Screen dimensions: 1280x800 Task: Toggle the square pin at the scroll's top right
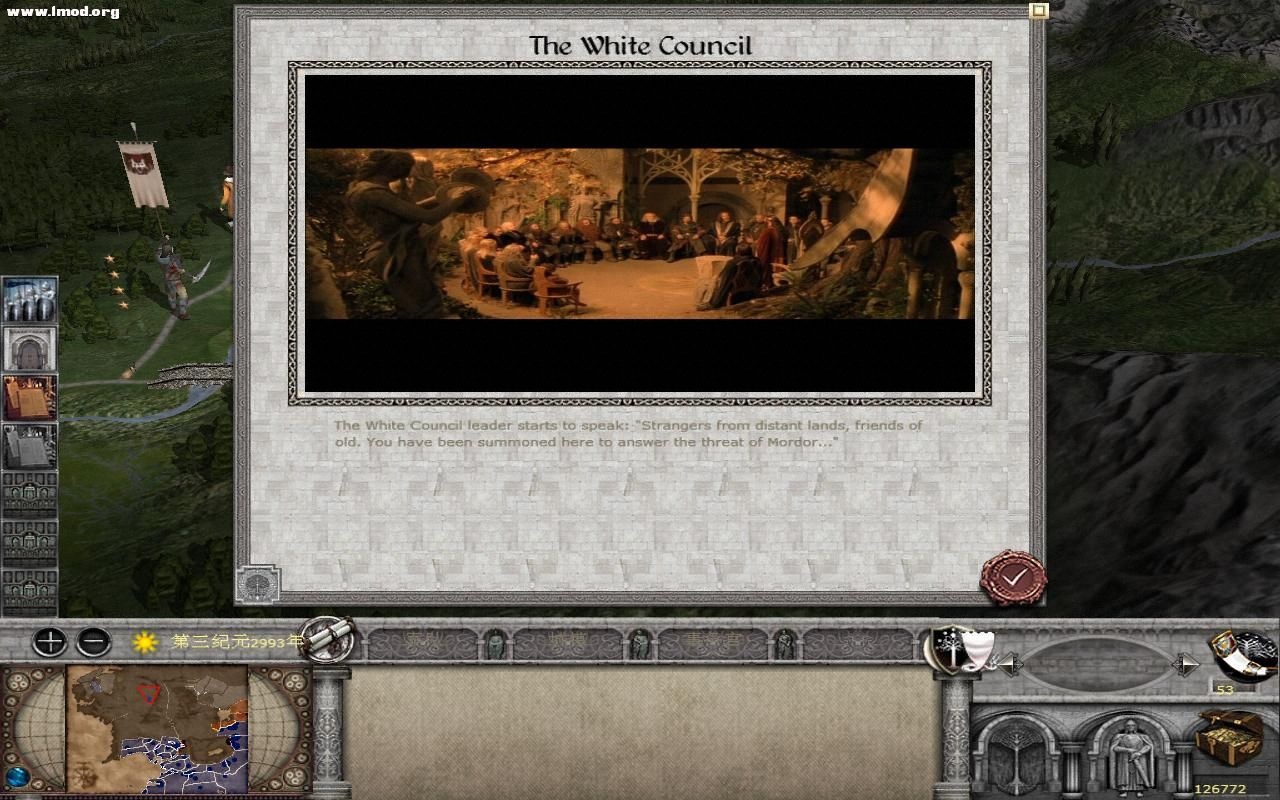point(1037,10)
